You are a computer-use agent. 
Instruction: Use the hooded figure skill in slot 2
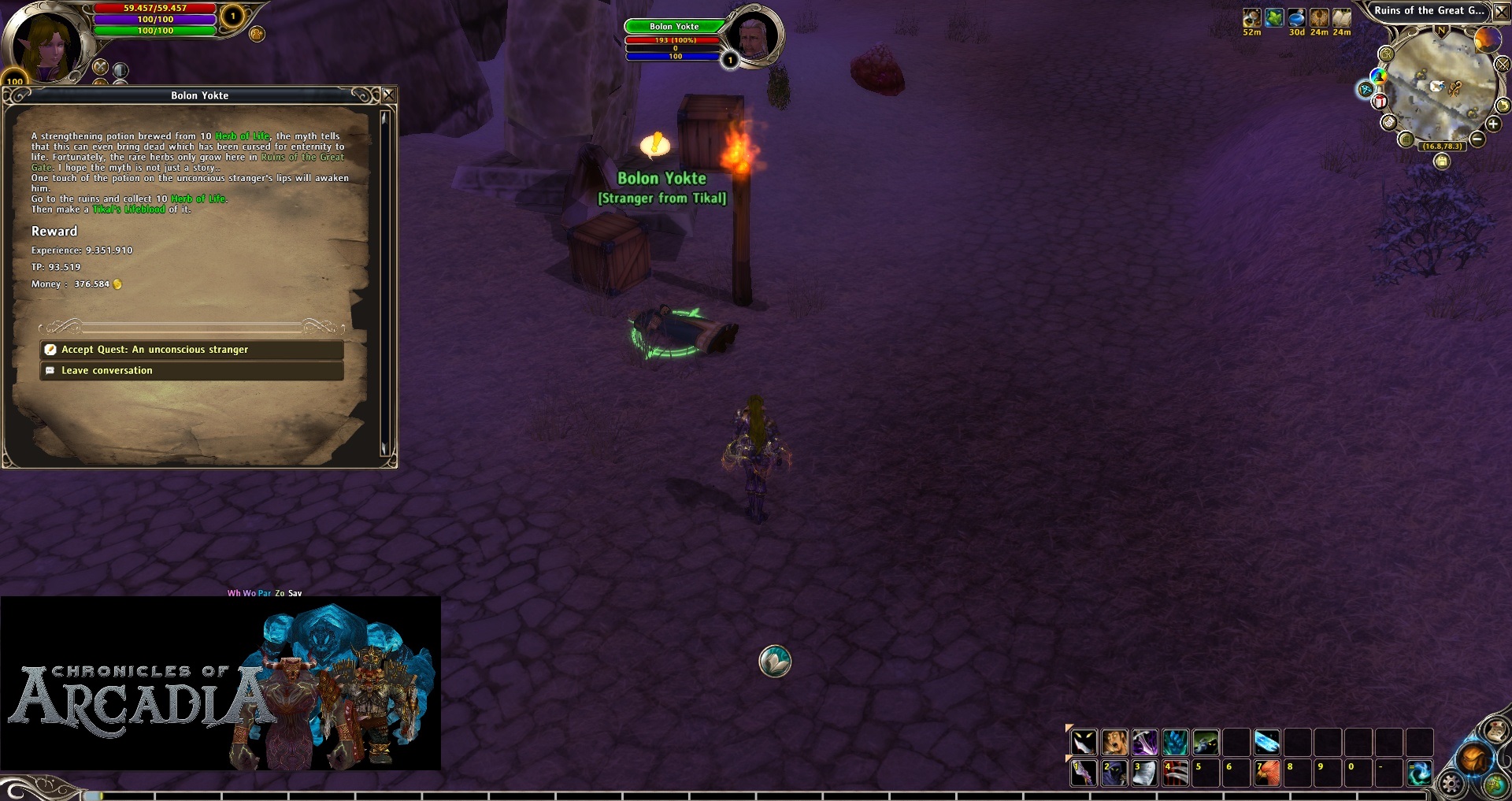[1114, 773]
